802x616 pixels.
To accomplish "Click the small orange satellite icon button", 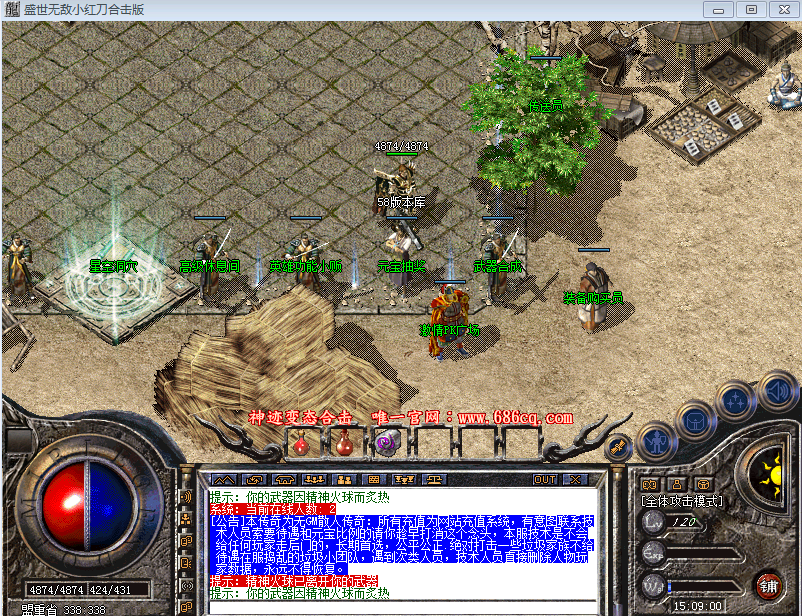I will click(x=618, y=445).
